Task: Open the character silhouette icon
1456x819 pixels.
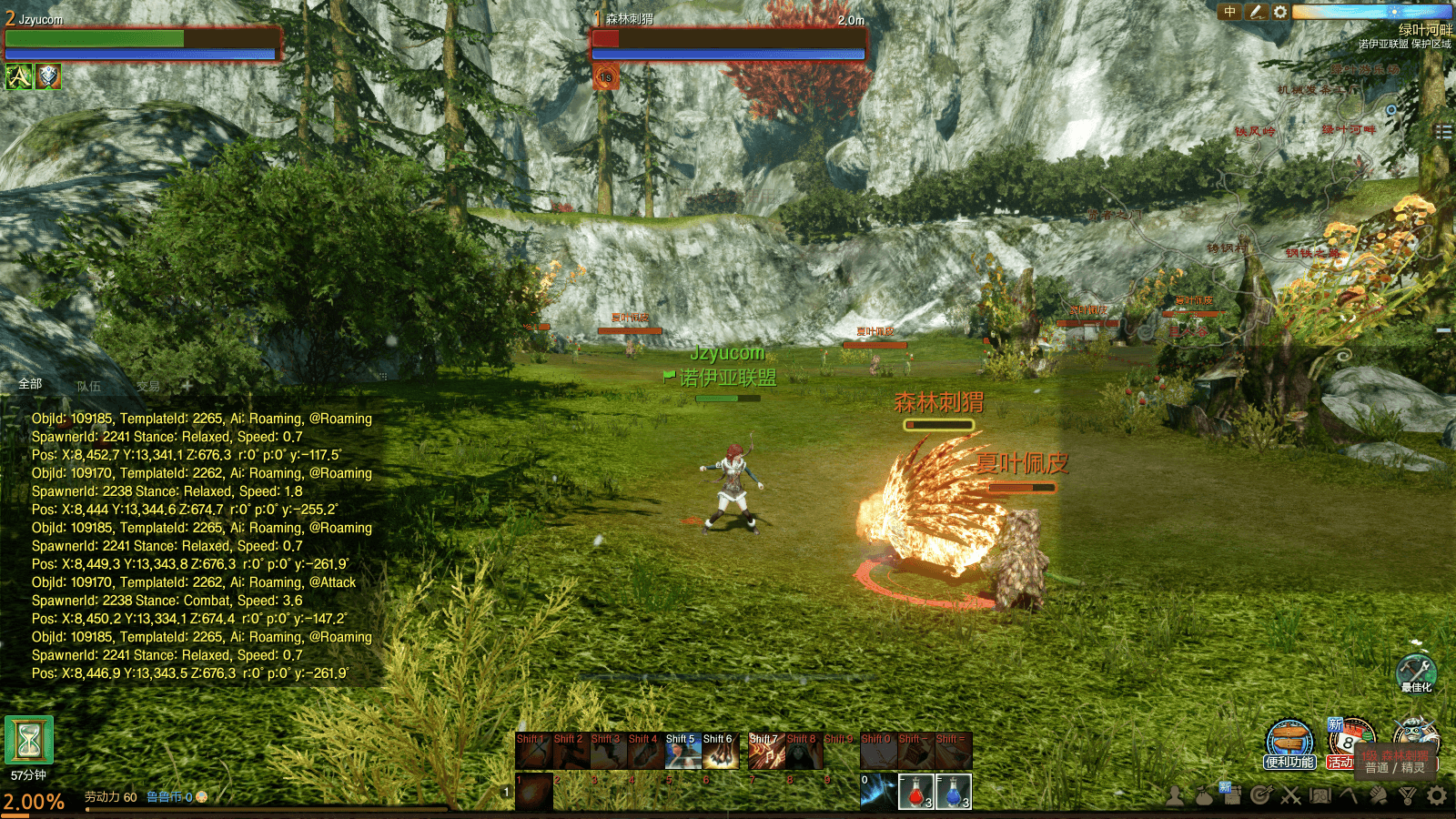Action: [x=1175, y=796]
